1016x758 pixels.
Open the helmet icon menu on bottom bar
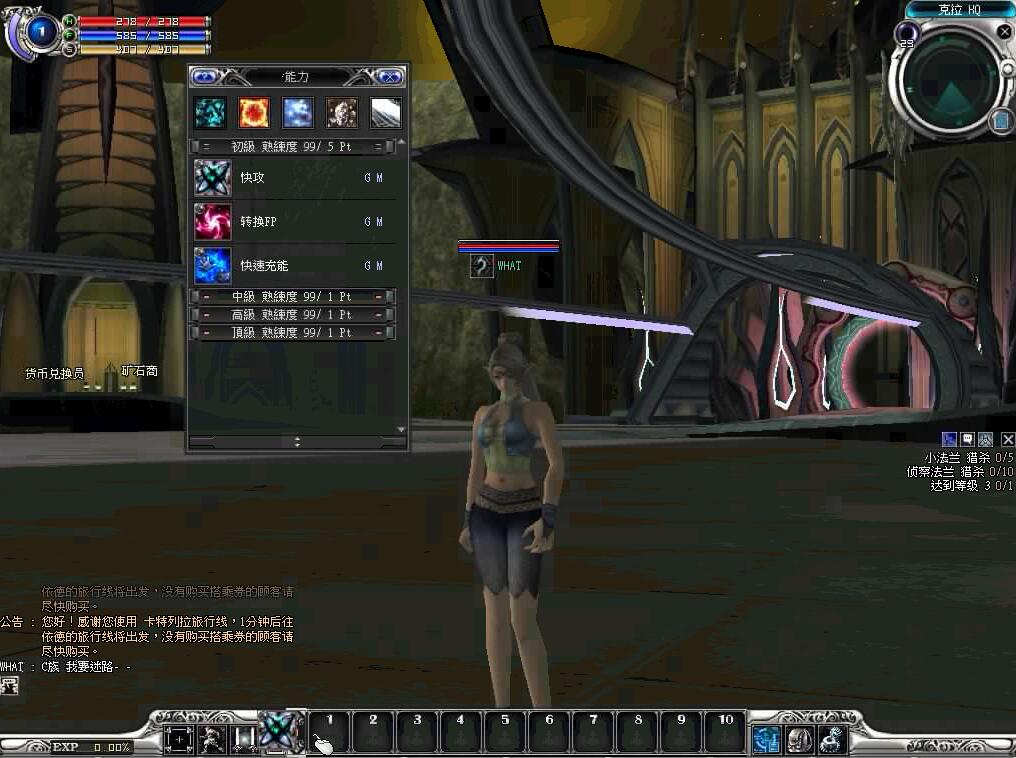pyautogui.click(x=798, y=740)
